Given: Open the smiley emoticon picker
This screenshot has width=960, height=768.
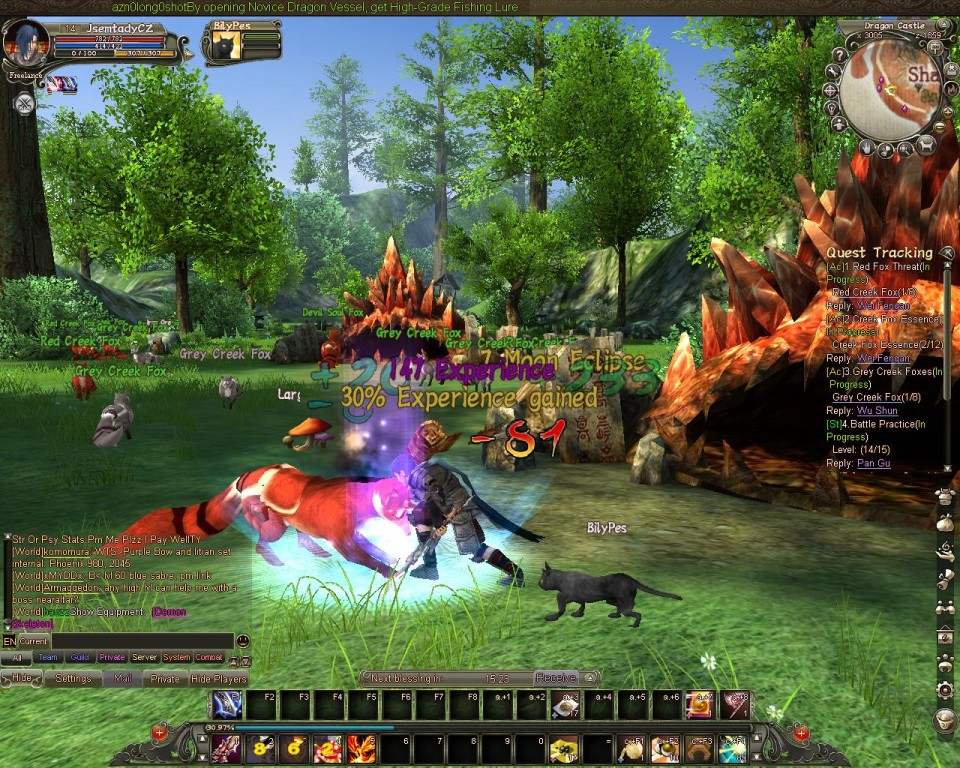Looking at the screenshot, I should point(243,641).
